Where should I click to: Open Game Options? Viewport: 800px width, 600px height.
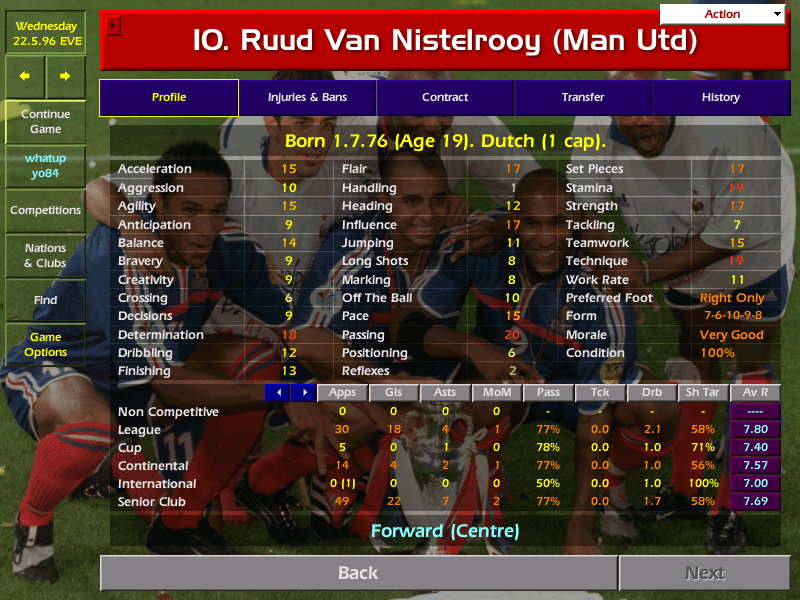[46, 344]
